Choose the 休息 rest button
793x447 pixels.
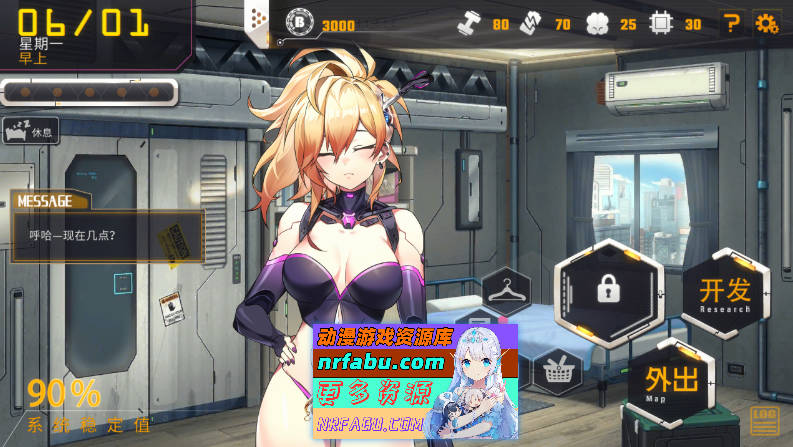click(31, 131)
